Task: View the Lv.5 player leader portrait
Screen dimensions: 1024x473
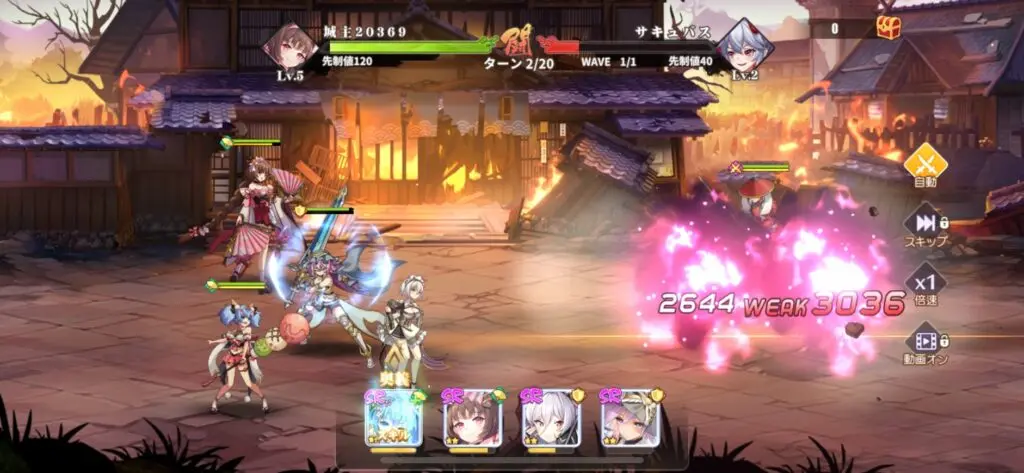Action: [290, 47]
